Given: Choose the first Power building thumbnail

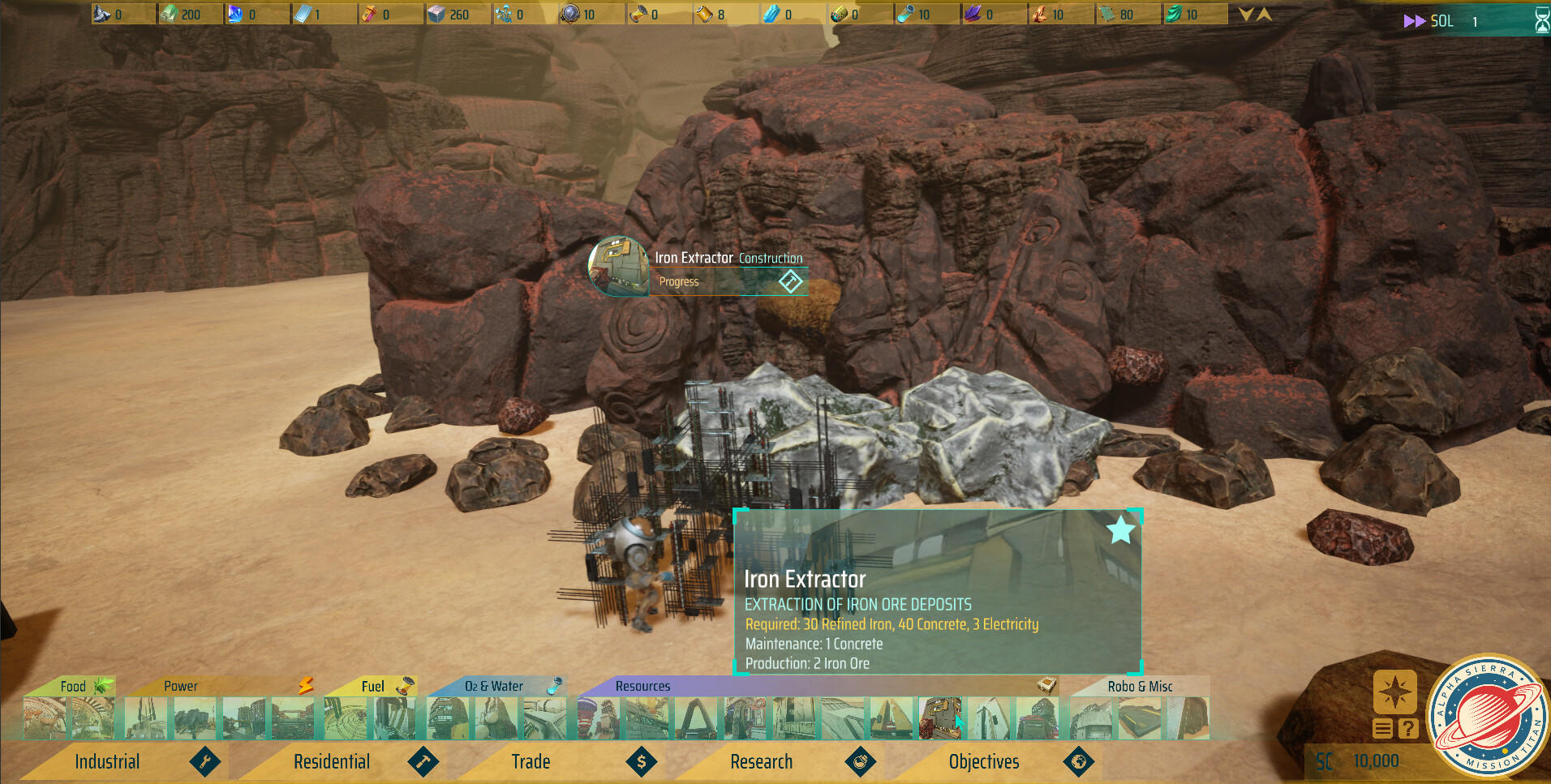Looking at the screenshot, I should (146, 718).
